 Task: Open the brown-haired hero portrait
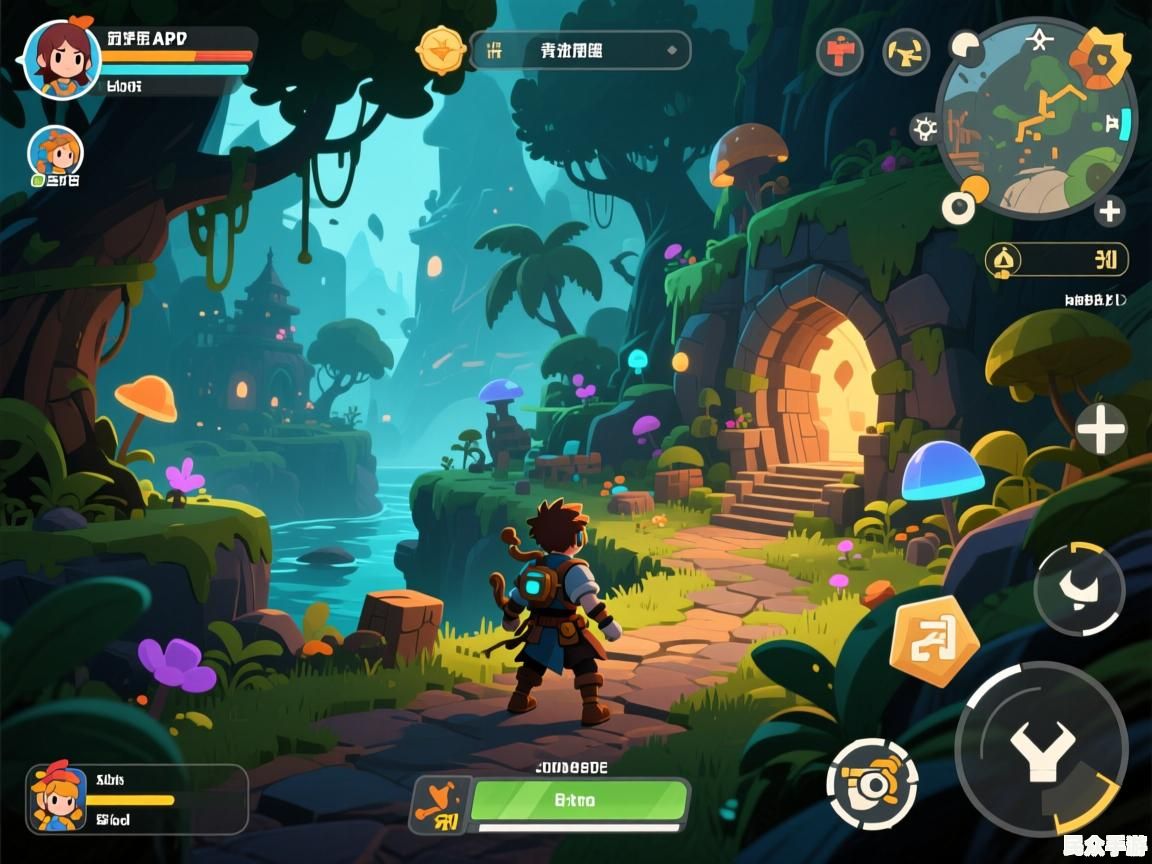point(62,58)
